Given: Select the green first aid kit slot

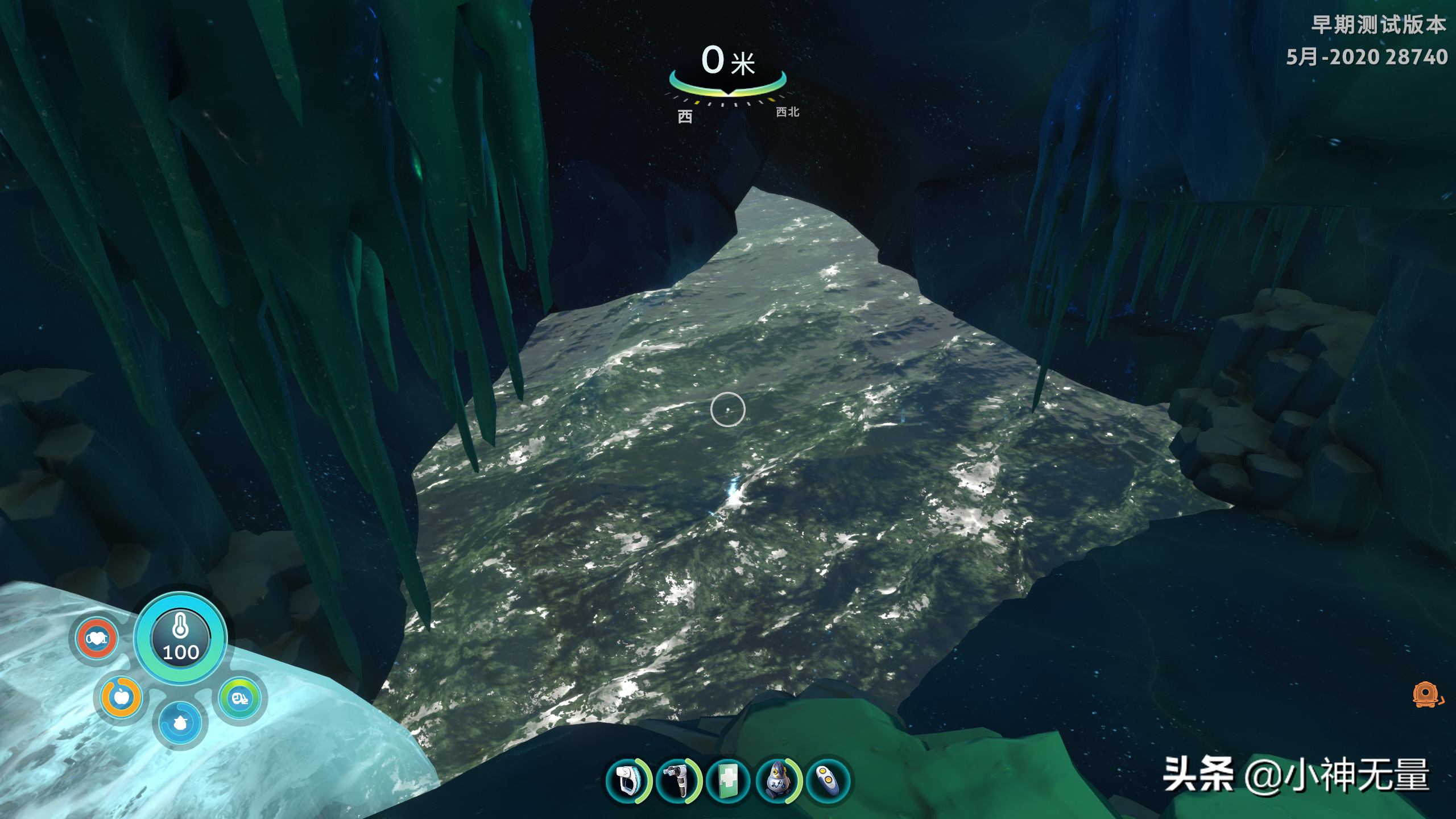Looking at the screenshot, I should point(728,781).
